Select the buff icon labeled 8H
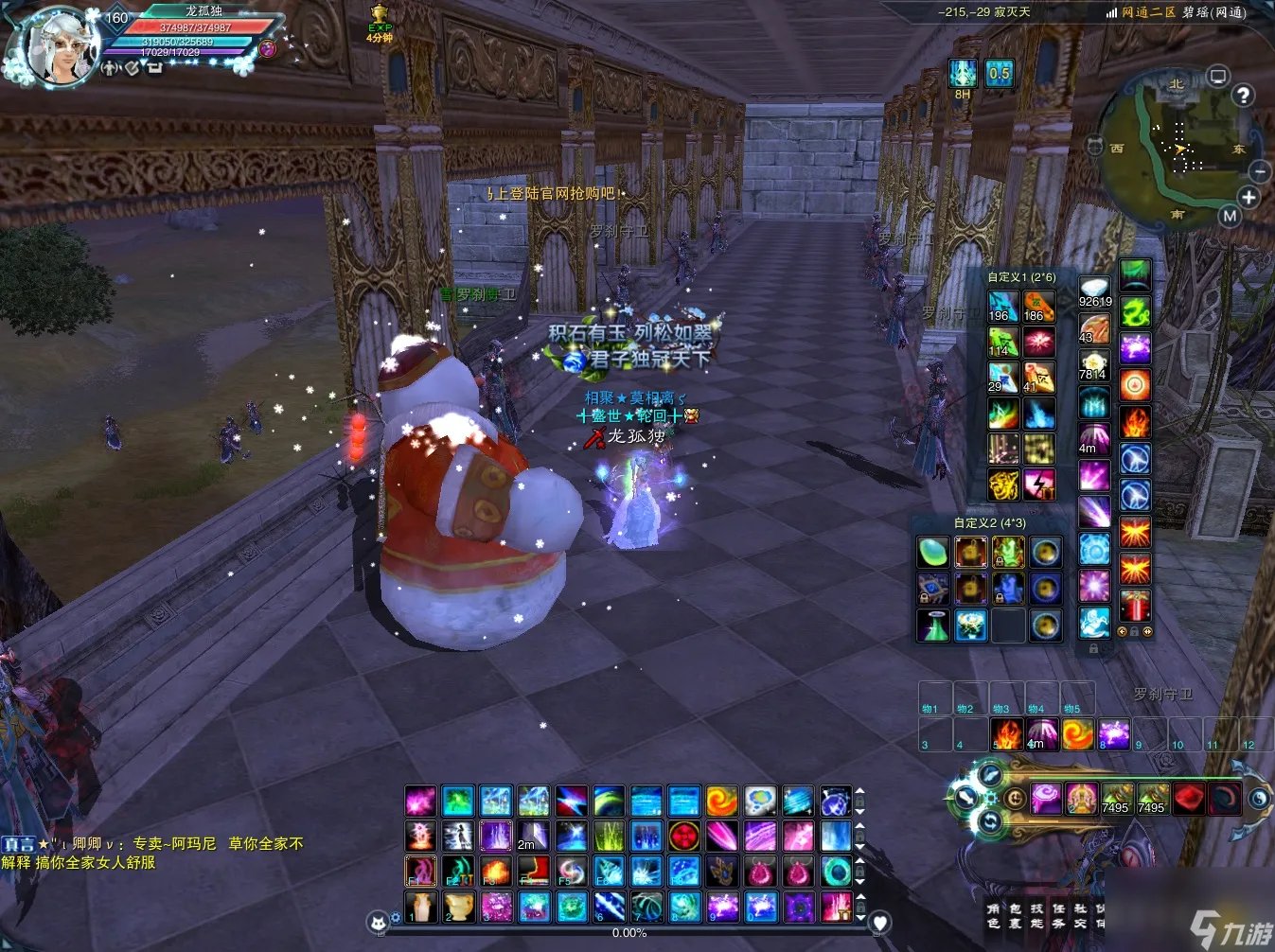The image size is (1275, 952). [963, 74]
